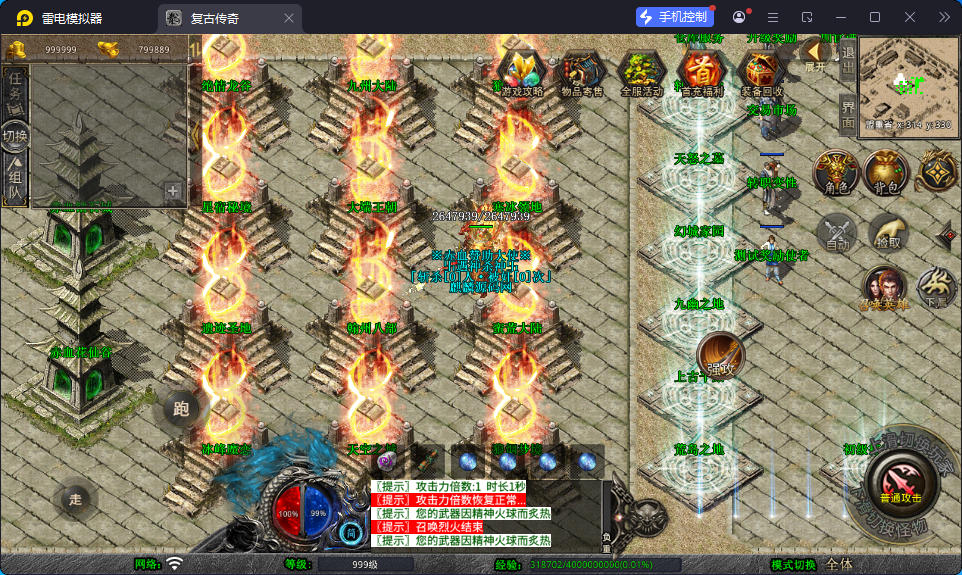Click the 切换 switch button

(x=15, y=136)
